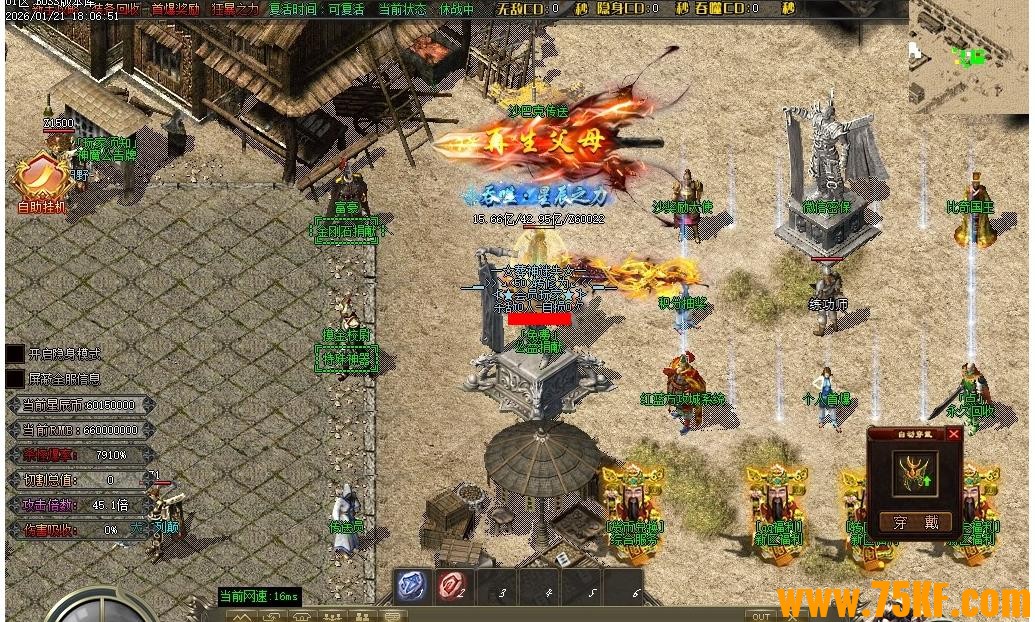Select the helmet item in the equip popup

pos(915,474)
